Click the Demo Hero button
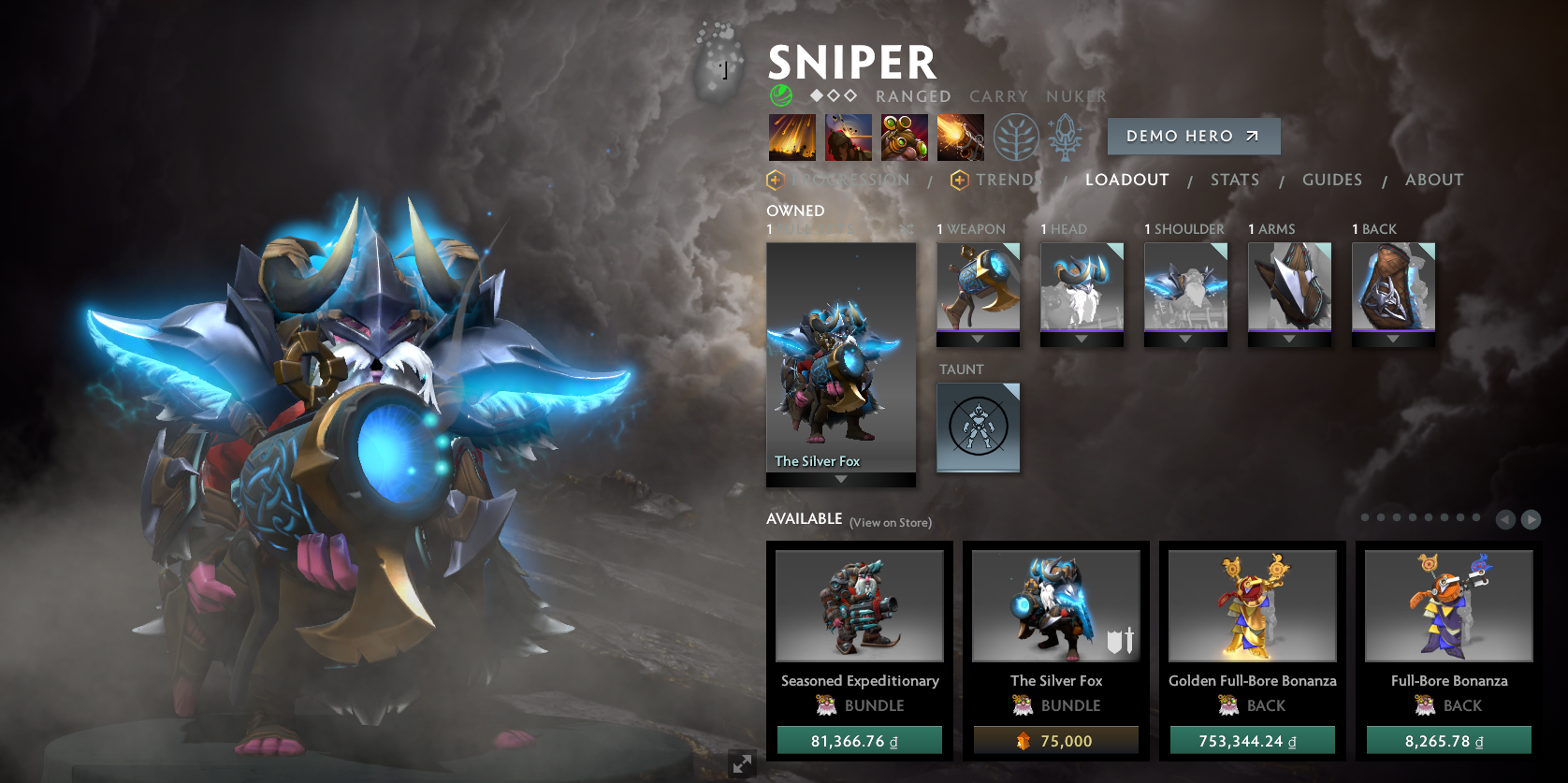Image resolution: width=1568 pixels, height=783 pixels. tap(1193, 137)
